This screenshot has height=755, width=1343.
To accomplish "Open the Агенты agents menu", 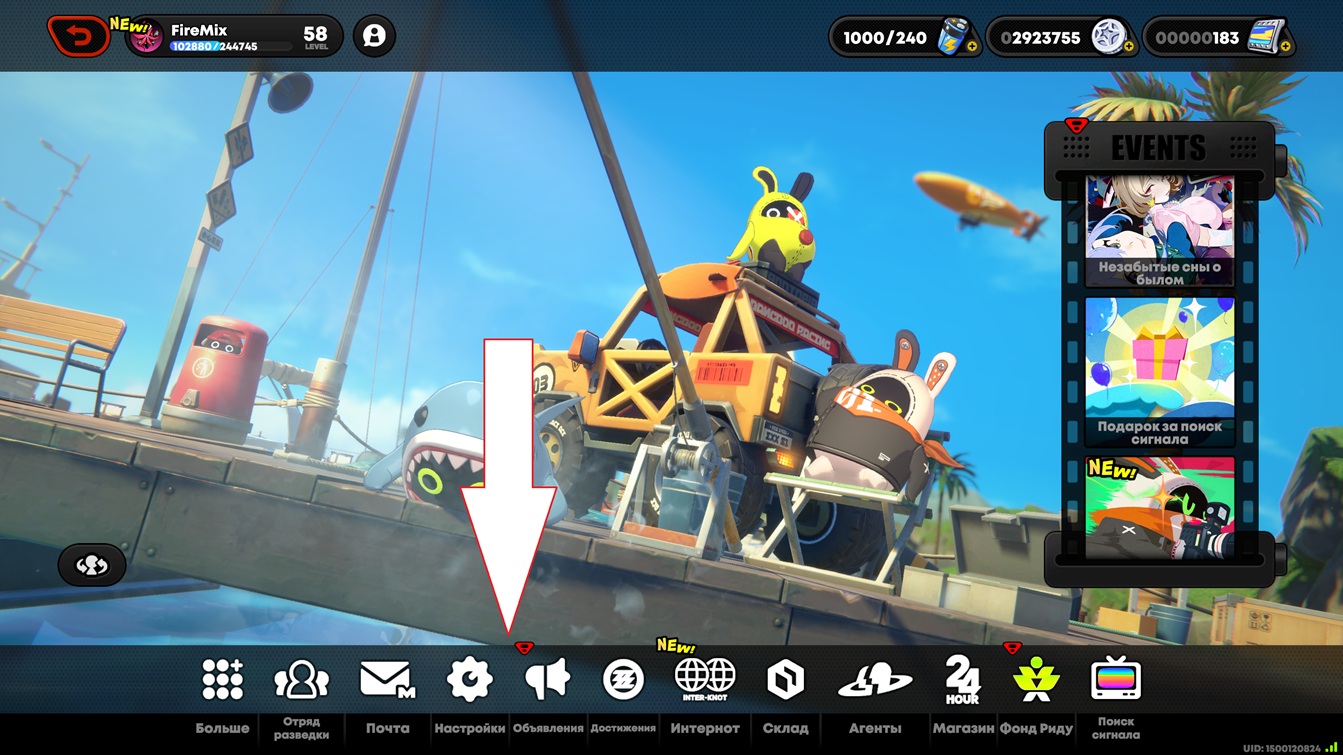I will coord(875,682).
